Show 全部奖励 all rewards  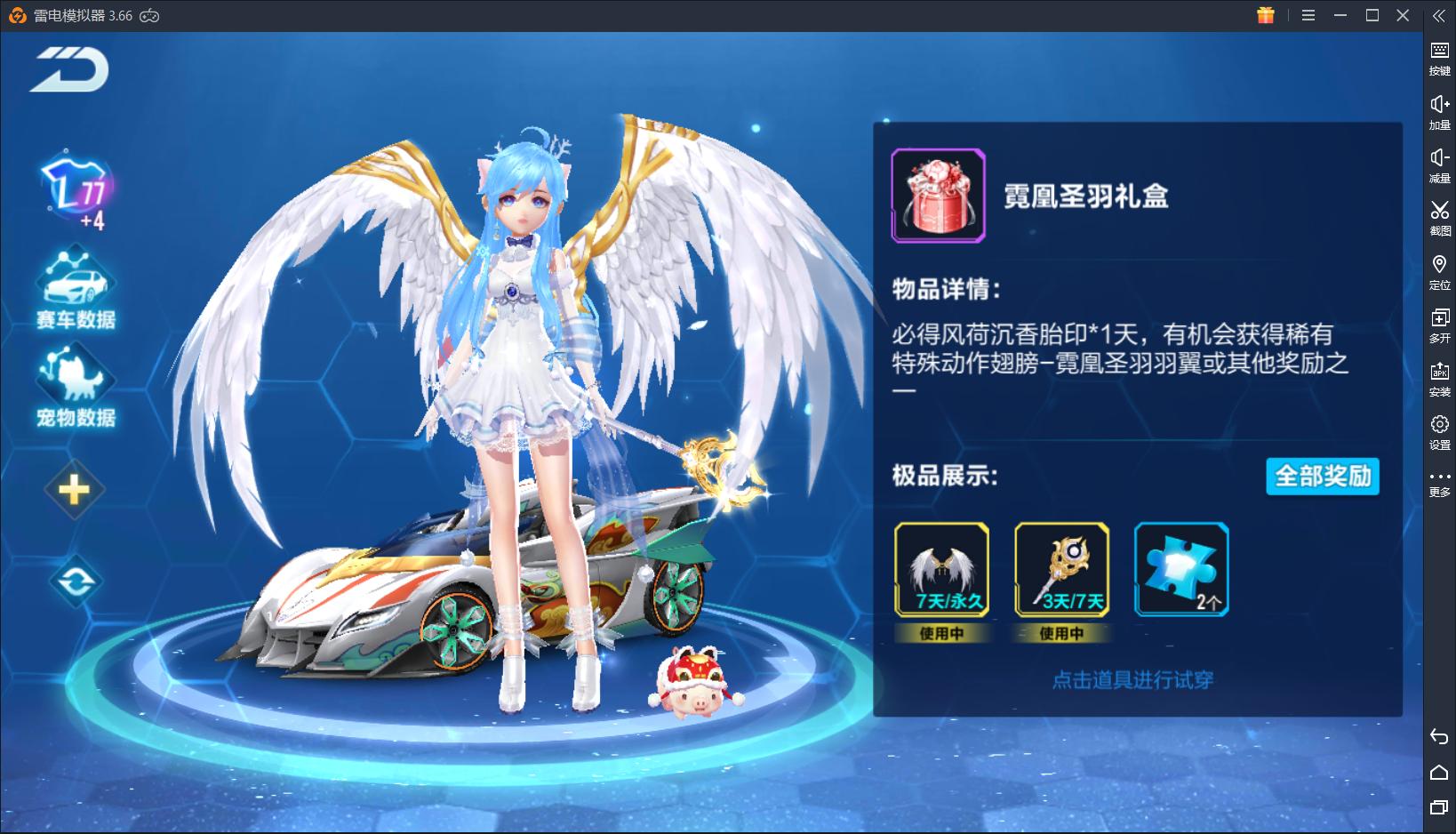point(1322,477)
